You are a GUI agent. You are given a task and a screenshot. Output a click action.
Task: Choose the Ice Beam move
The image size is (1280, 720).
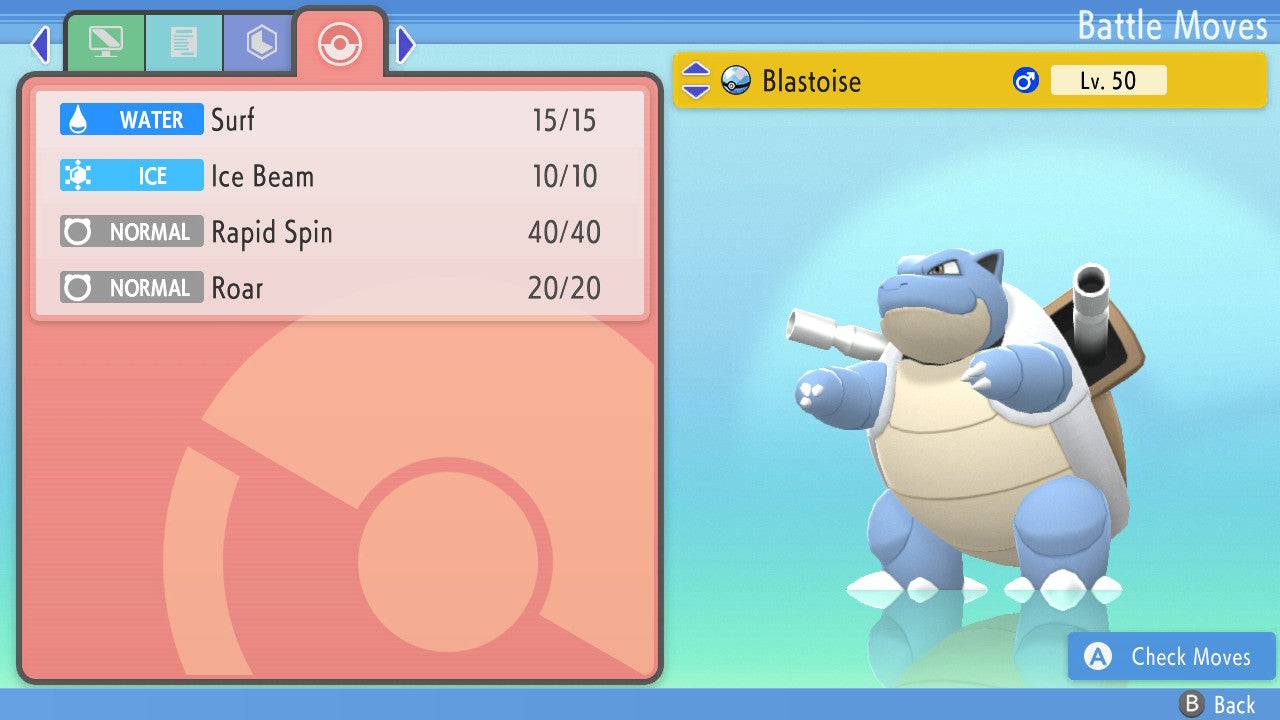(x=340, y=176)
